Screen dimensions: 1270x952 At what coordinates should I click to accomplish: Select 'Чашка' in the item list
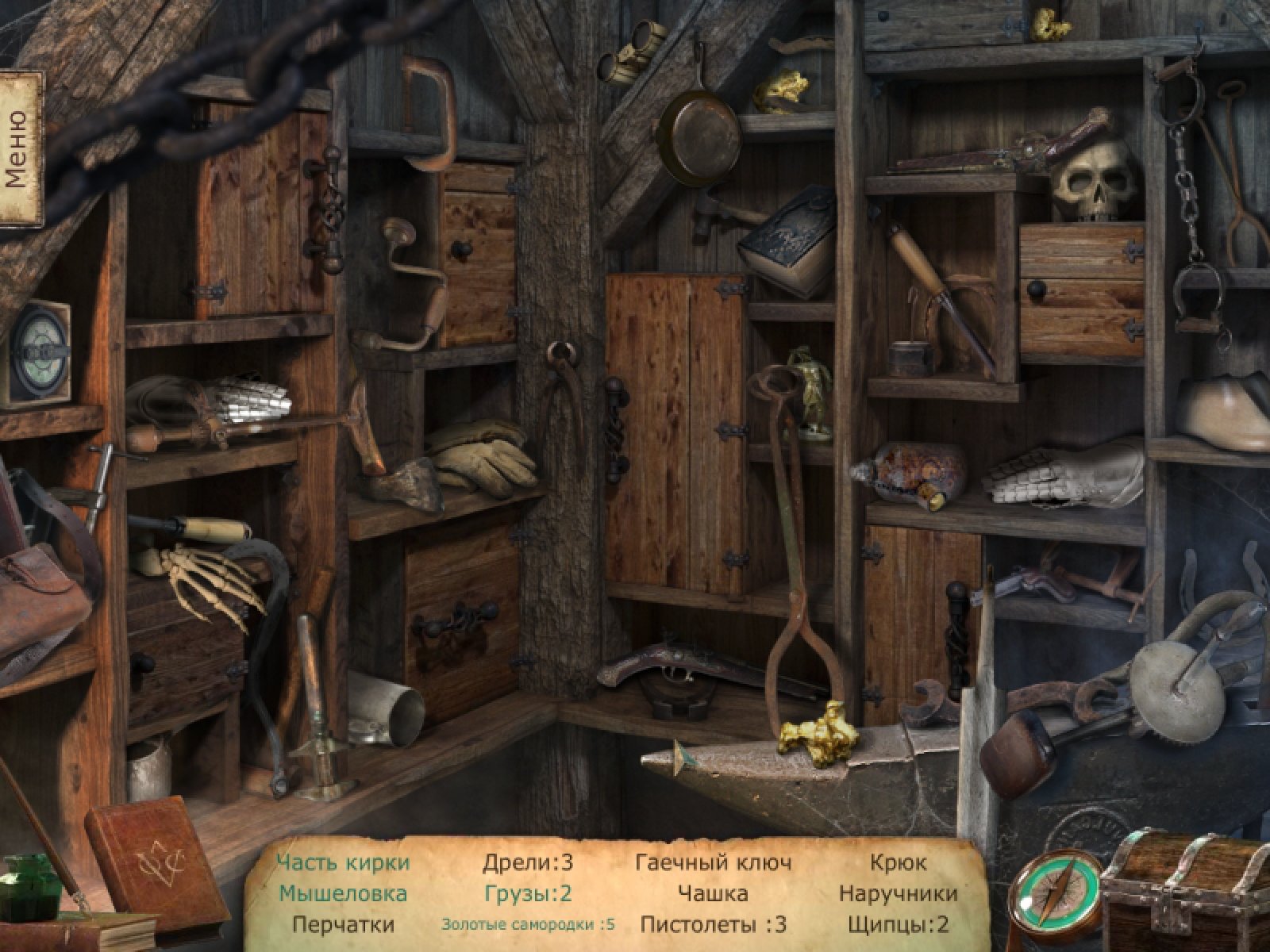tap(713, 894)
